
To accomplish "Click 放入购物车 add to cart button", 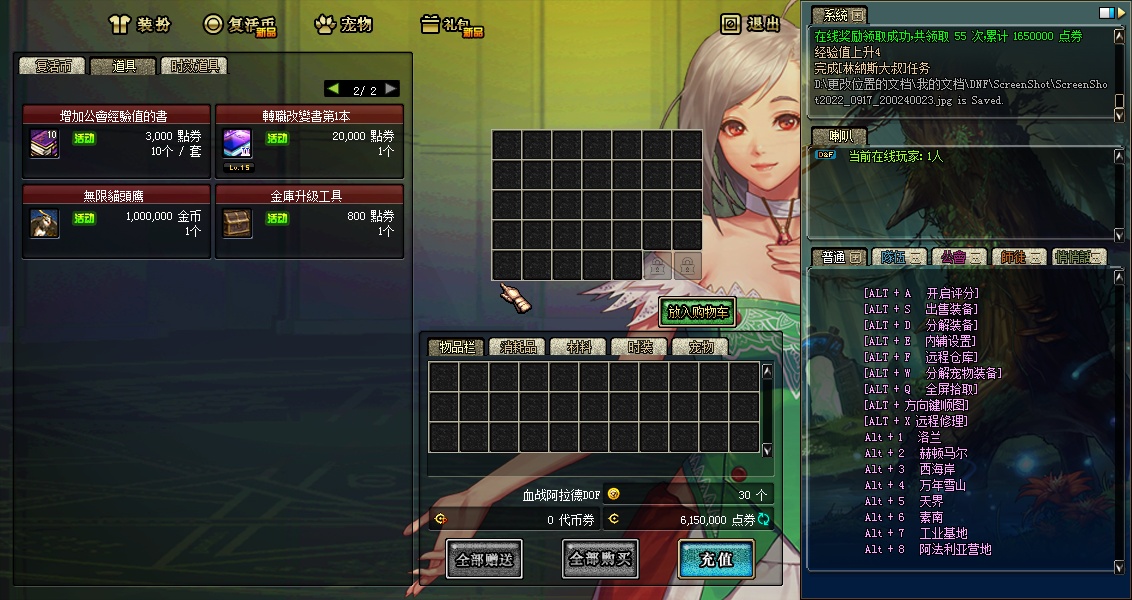I will (698, 312).
